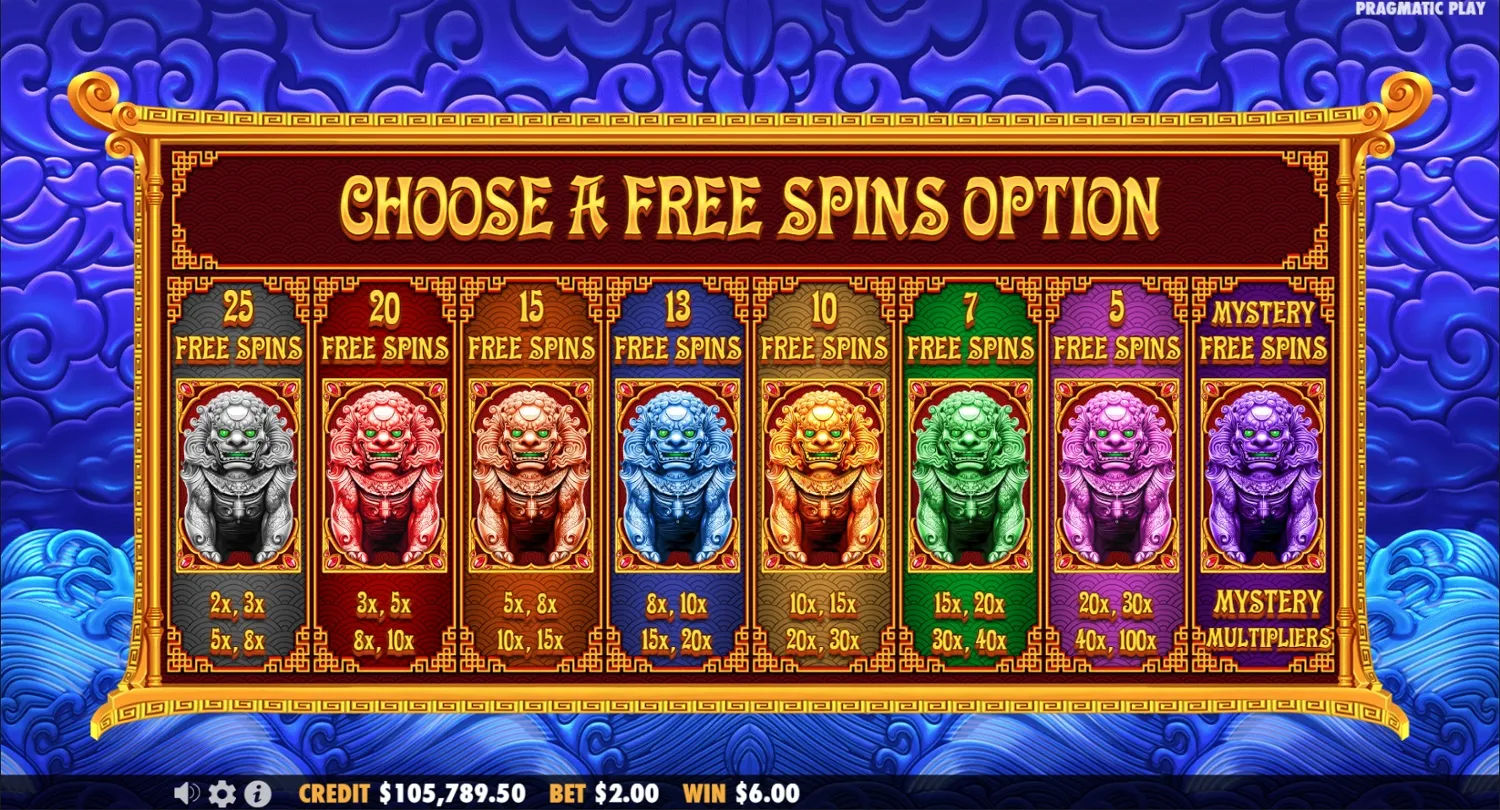The image size is (1500, 810).
Task: Click the green lion statue icon
Action: click(971, 470)
